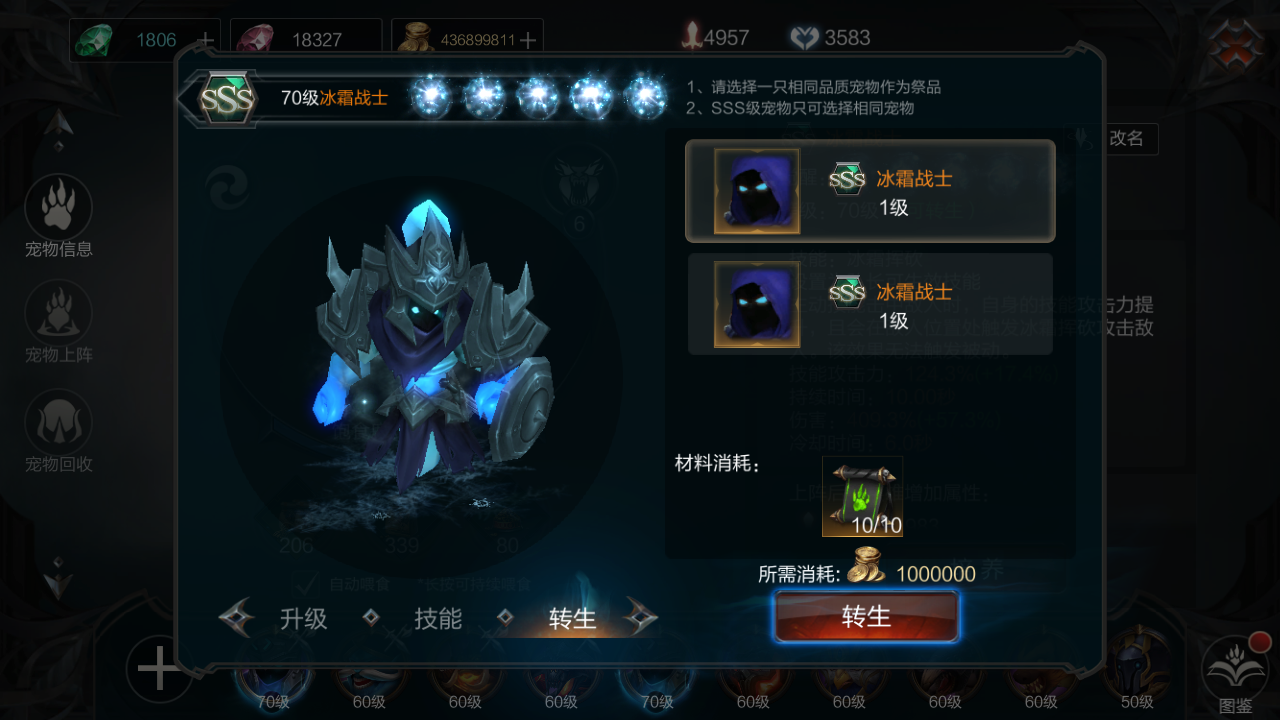The height and width of the screenshot is (720, 1280).
Task: Go to 宠物上阵 in the sidebar
Action: tap(59, 322)
